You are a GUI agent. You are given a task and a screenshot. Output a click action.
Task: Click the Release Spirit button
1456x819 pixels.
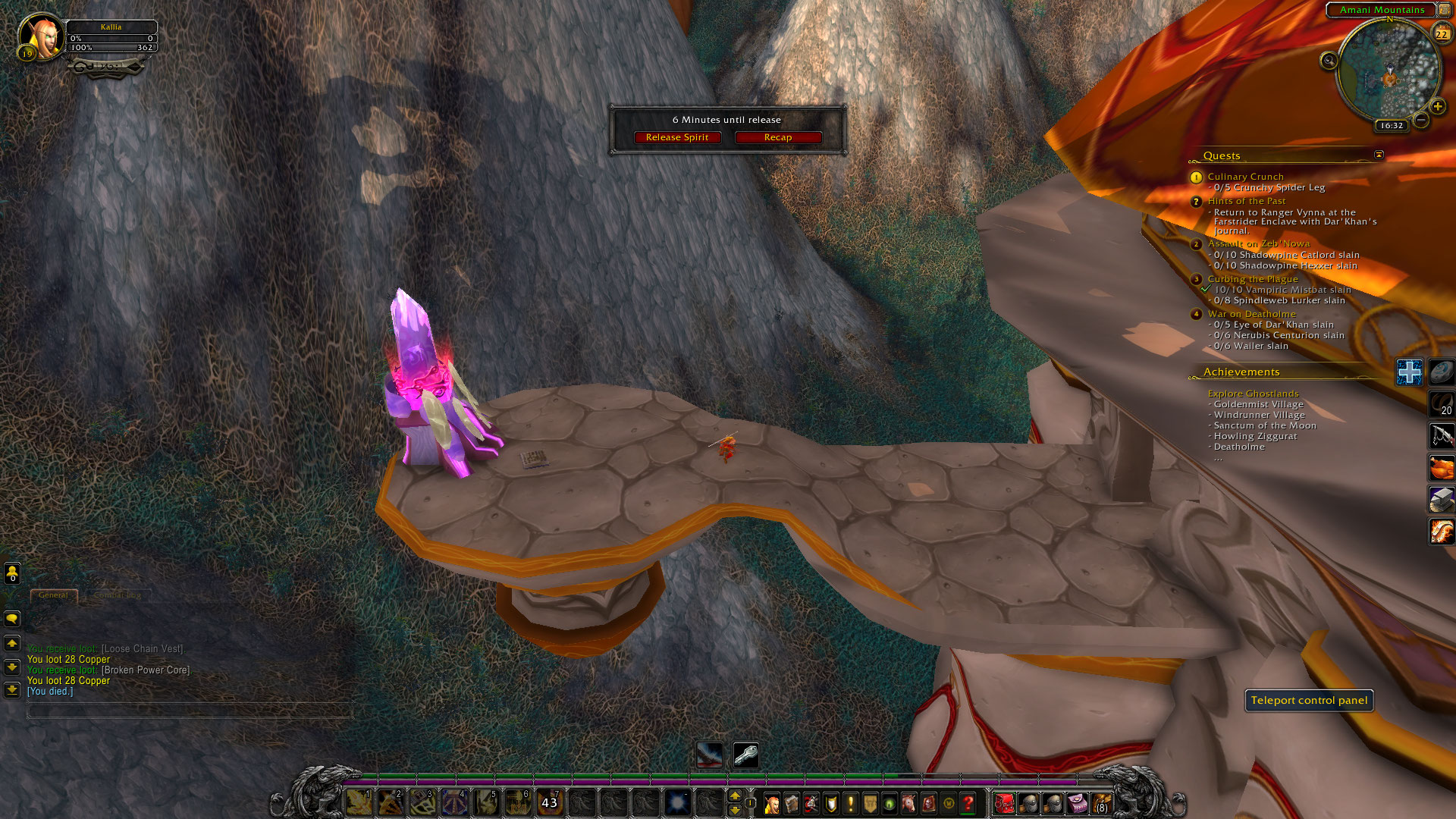[676, 137]
